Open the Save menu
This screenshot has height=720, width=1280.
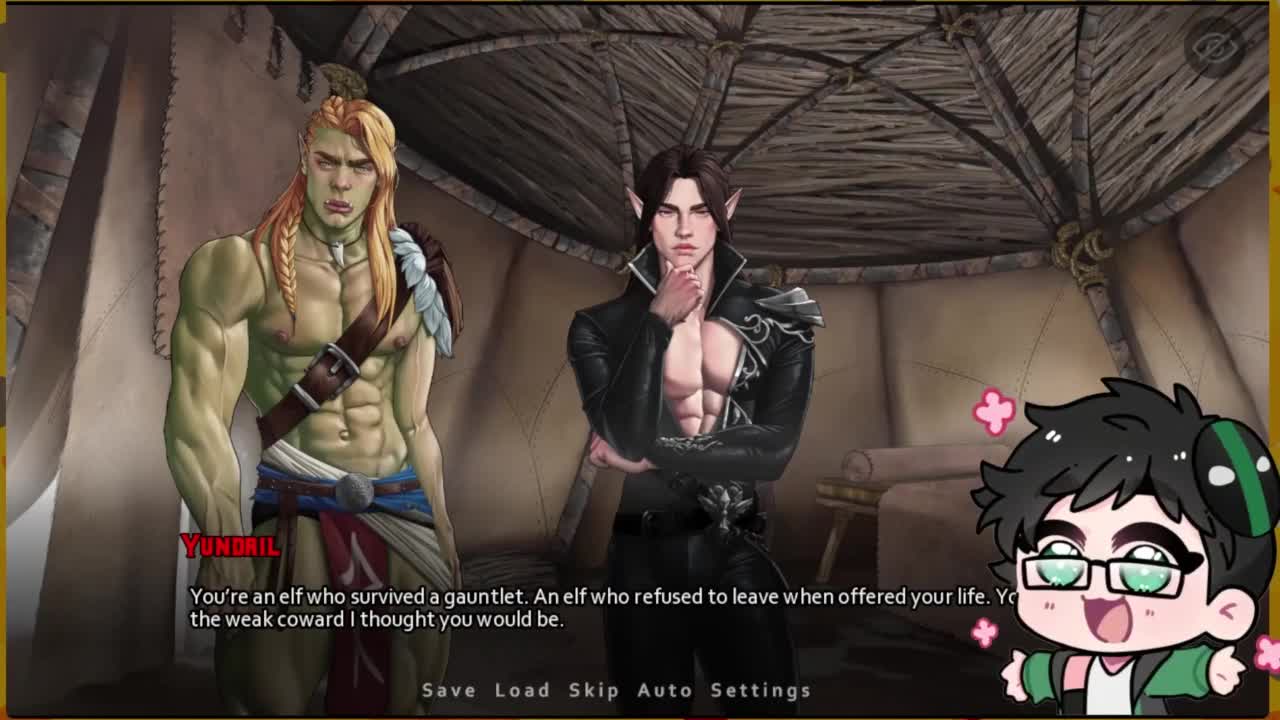pyautogui.click(x=448, y=690)
